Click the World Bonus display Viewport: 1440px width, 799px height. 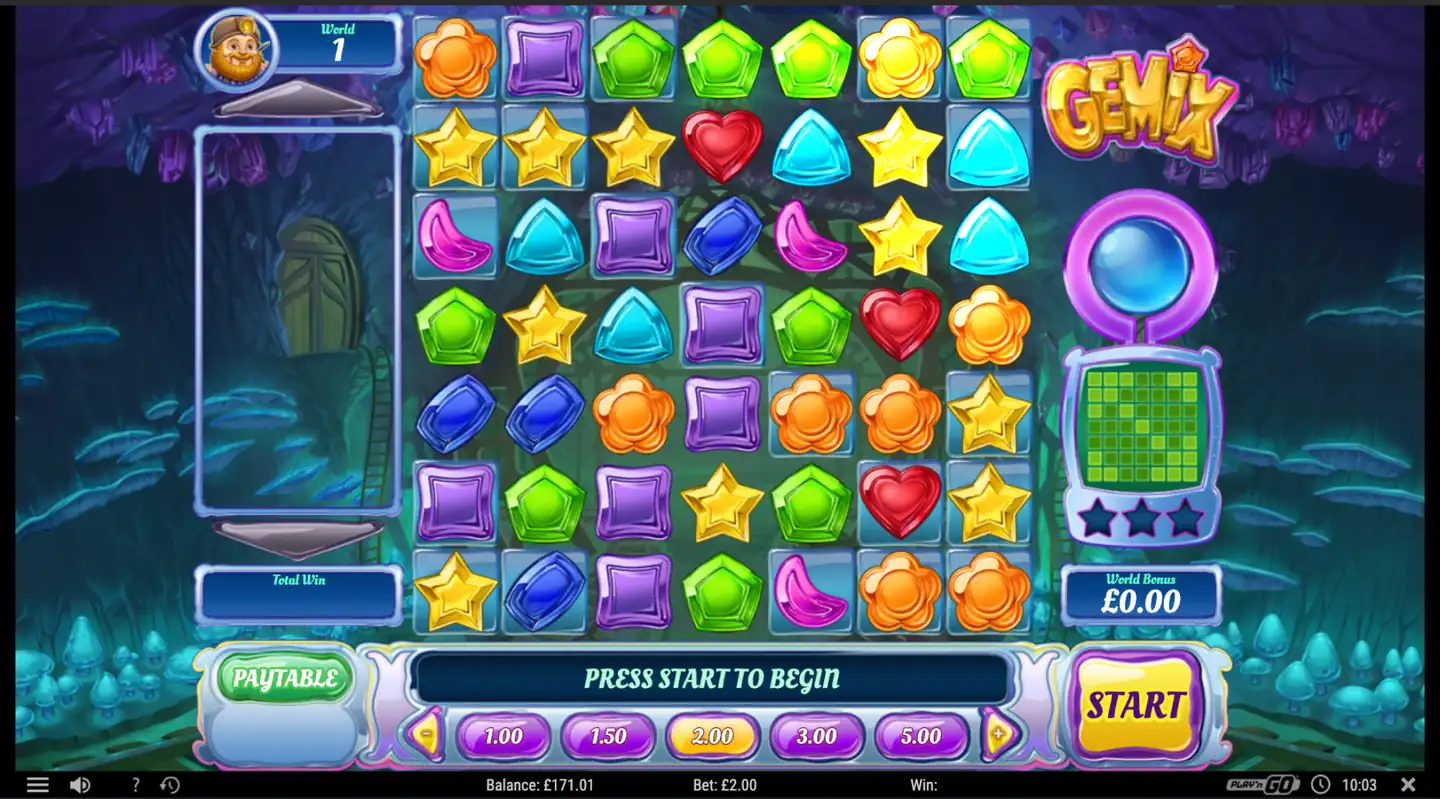(x=1141, y=593)
